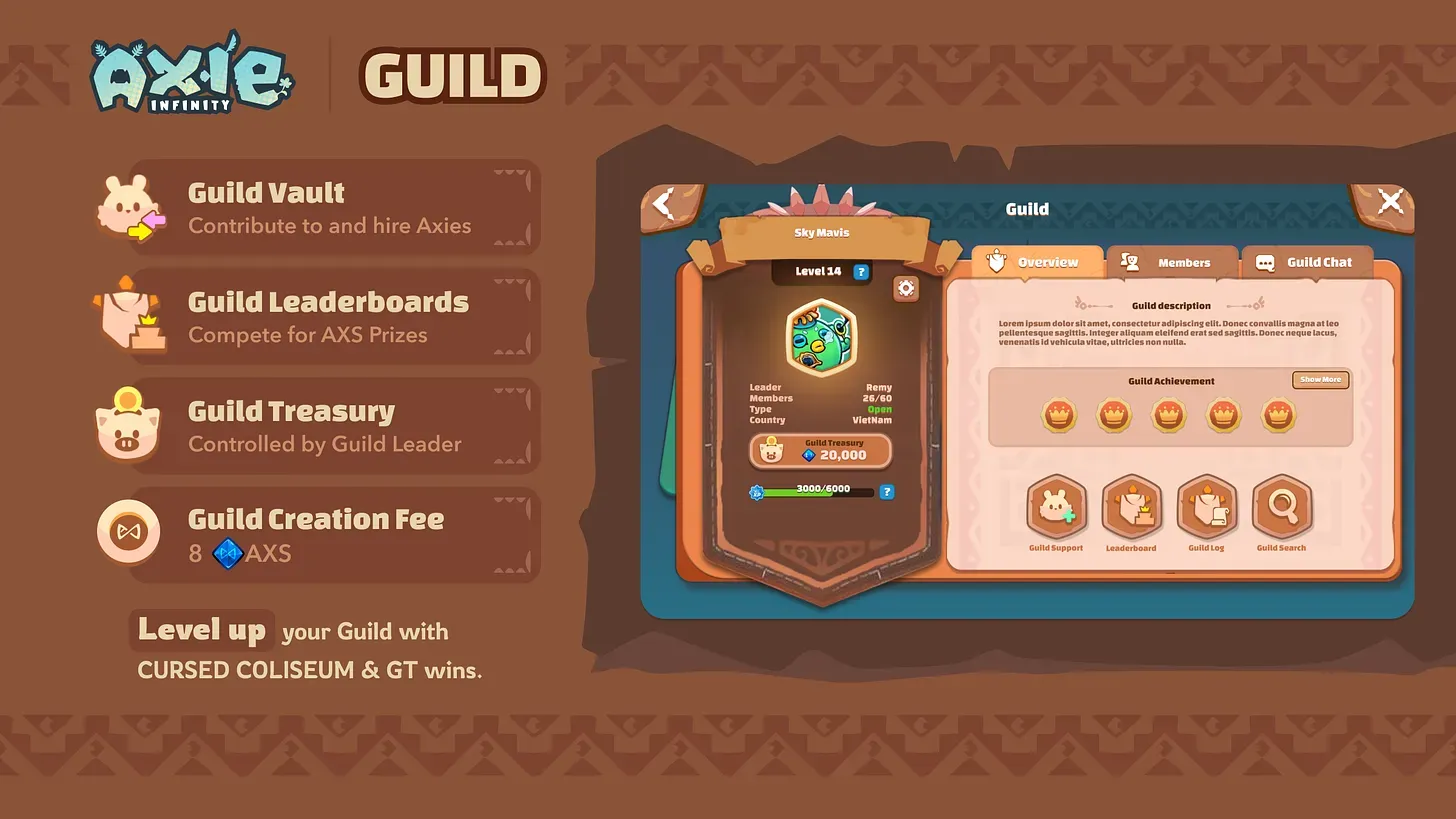The height and width of the screenshot is (819, 1456).
Task: Click the first crown medal under Guild Achievement
Action: 1059,415
